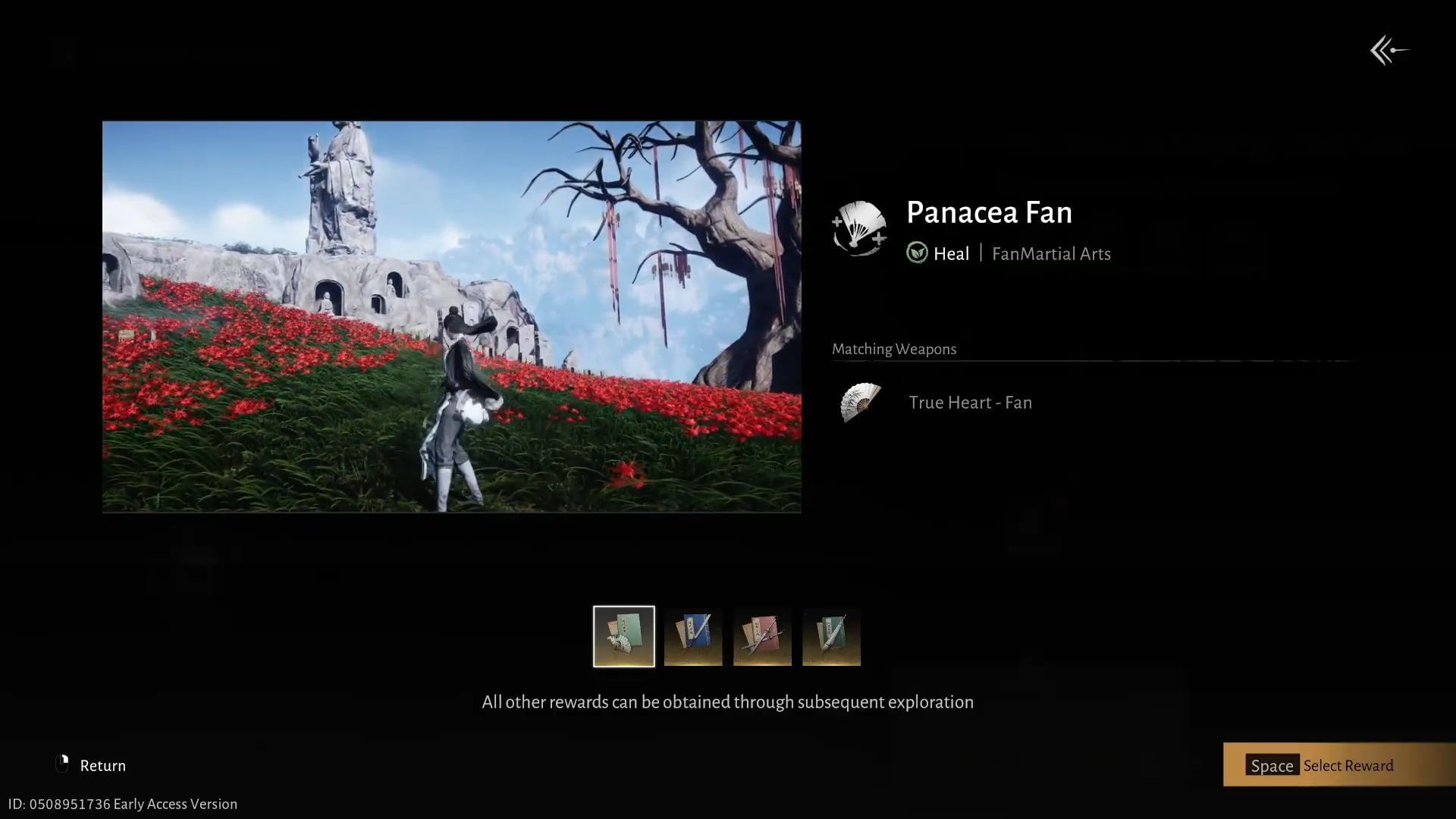Select the blue sword manual reward icon
1456x819 pixels.
click(692, 636)
